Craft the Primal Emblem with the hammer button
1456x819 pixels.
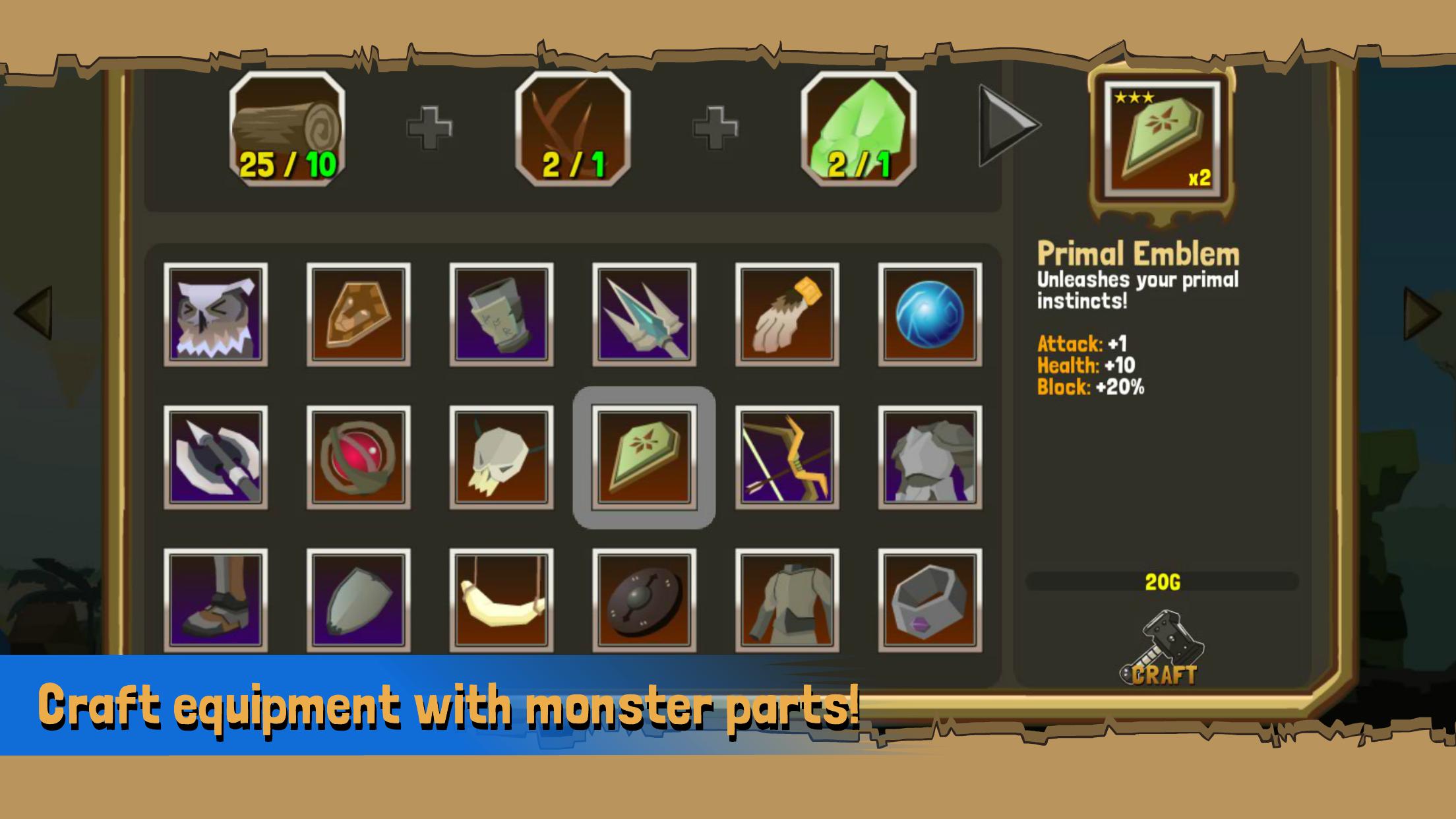pos(1162,650)
